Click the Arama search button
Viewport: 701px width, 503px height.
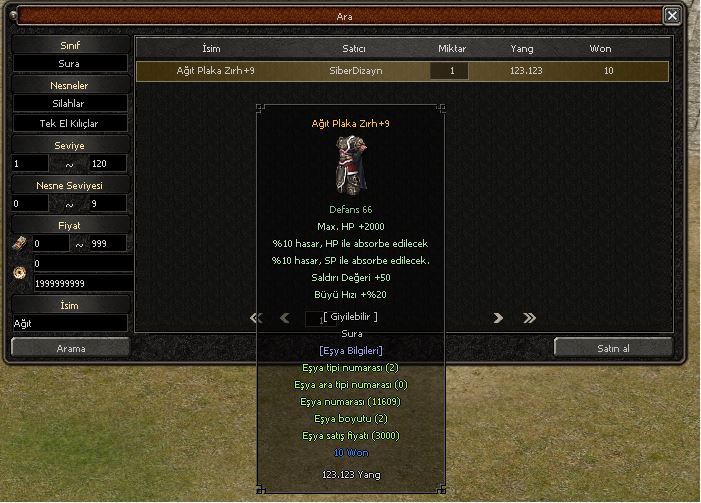click(x=70, y=348)
